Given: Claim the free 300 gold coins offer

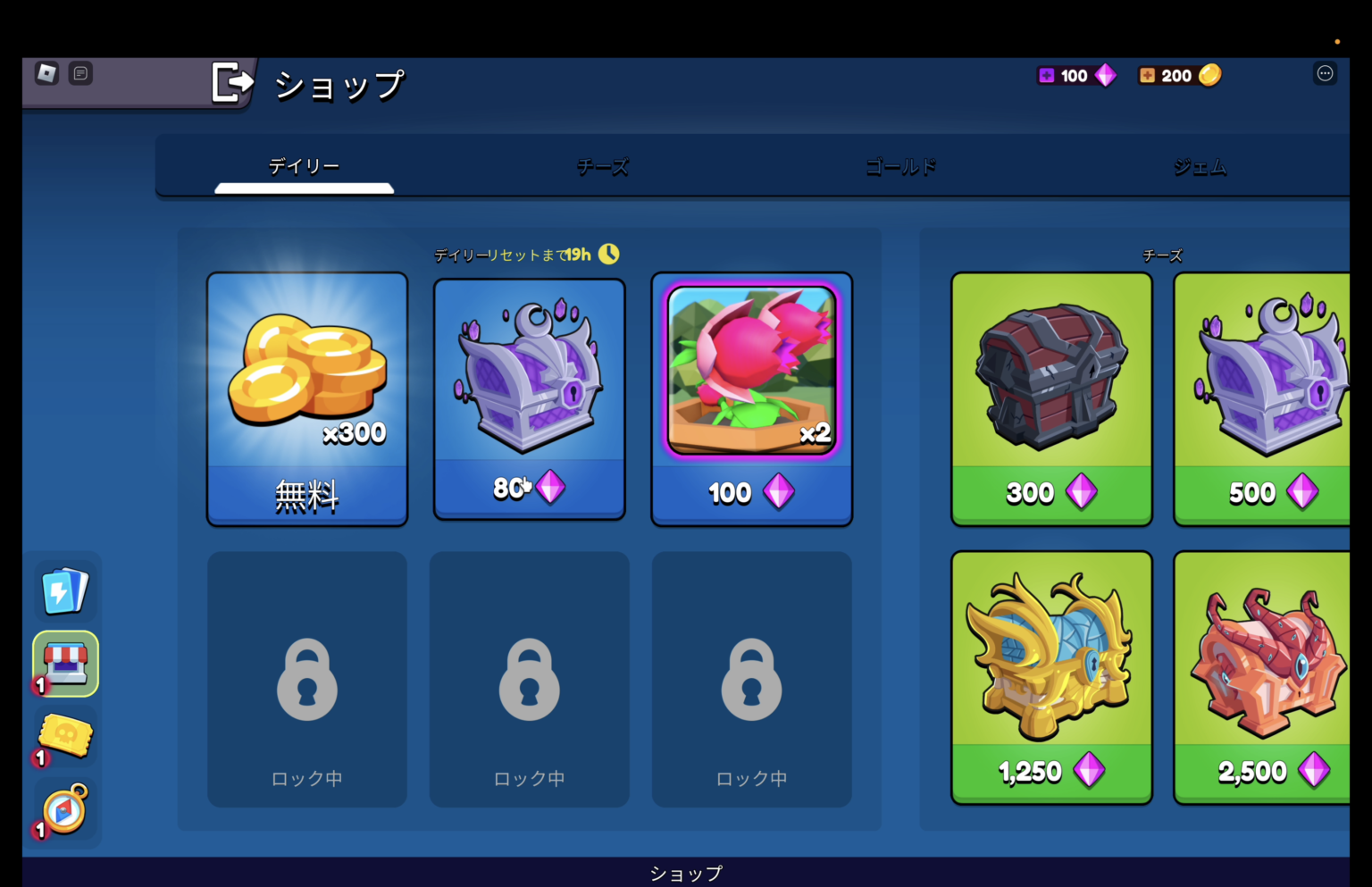Looking at the screenshot, I should (307, 399).
